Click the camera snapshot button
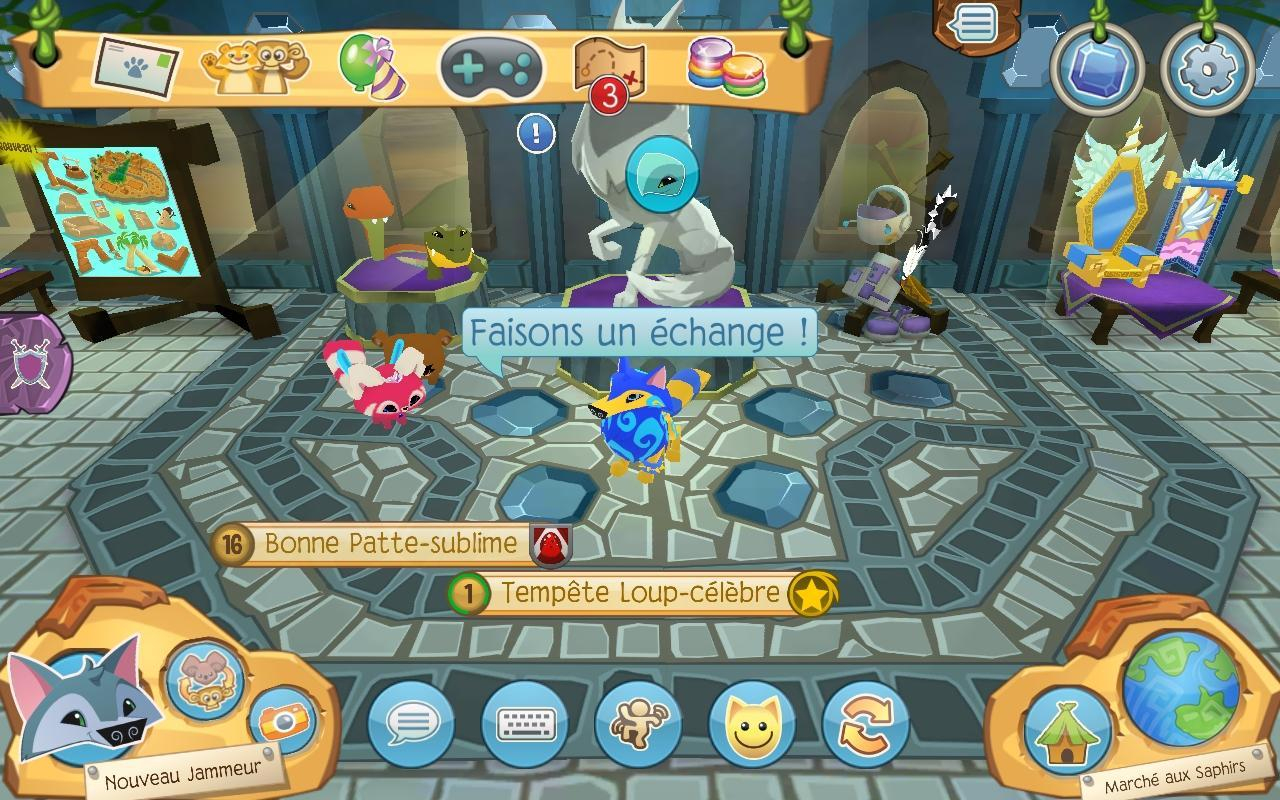The width and height of the screenshot is (1280, 800). [282, 720]
